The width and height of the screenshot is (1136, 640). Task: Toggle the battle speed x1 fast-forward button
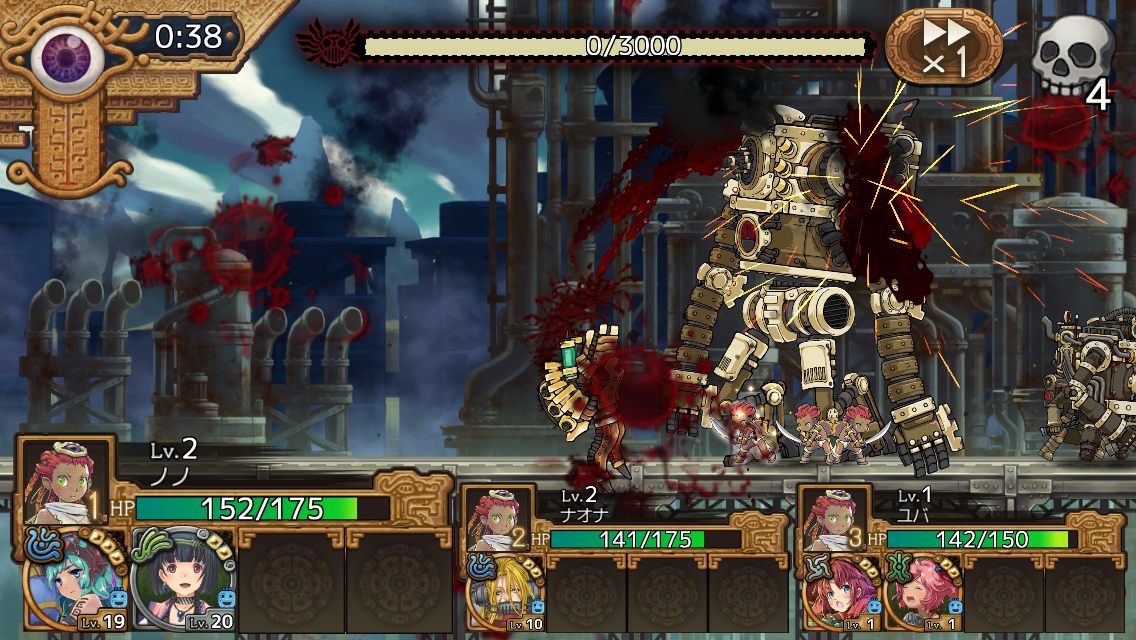(943, 47)
